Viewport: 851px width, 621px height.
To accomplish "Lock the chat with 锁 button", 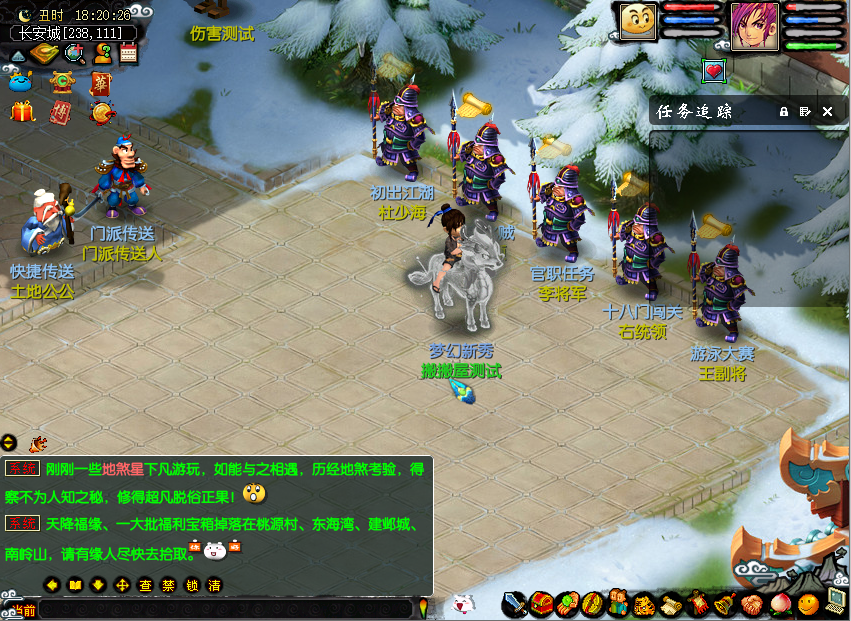I will 191,585.
